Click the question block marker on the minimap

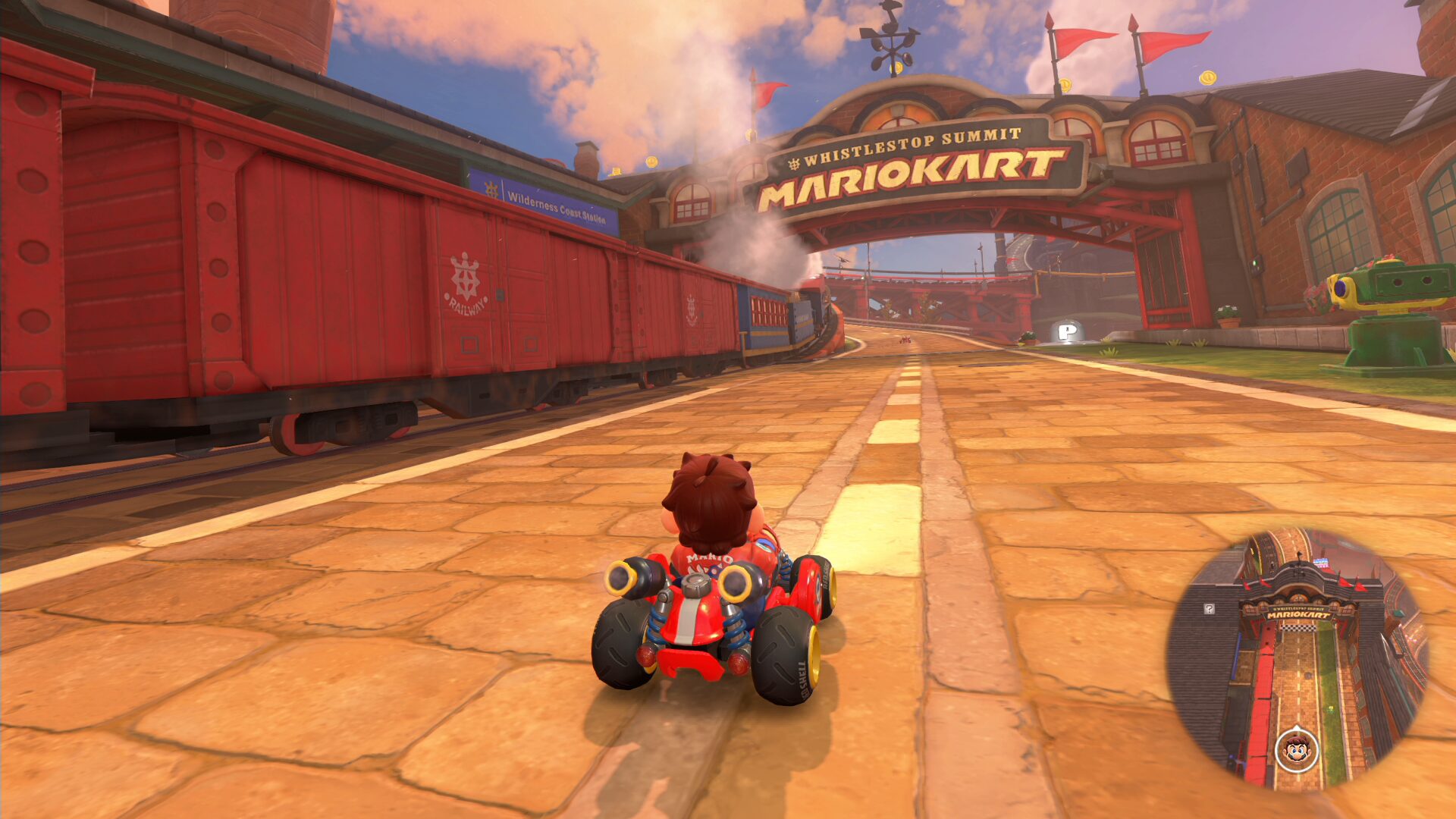click(x=1210, y=609)
